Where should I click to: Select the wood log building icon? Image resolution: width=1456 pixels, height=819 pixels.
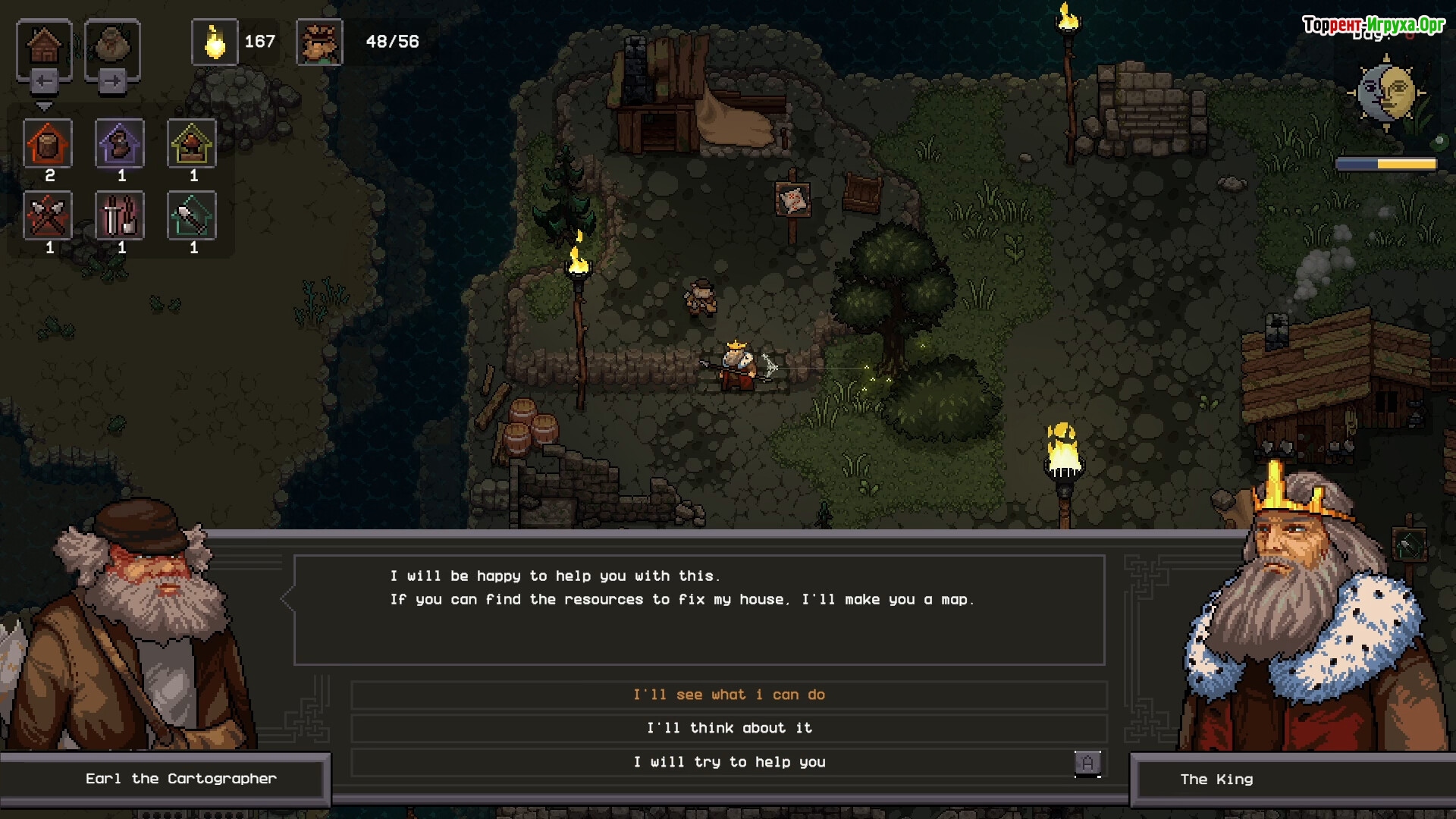(x=48, y=143)
